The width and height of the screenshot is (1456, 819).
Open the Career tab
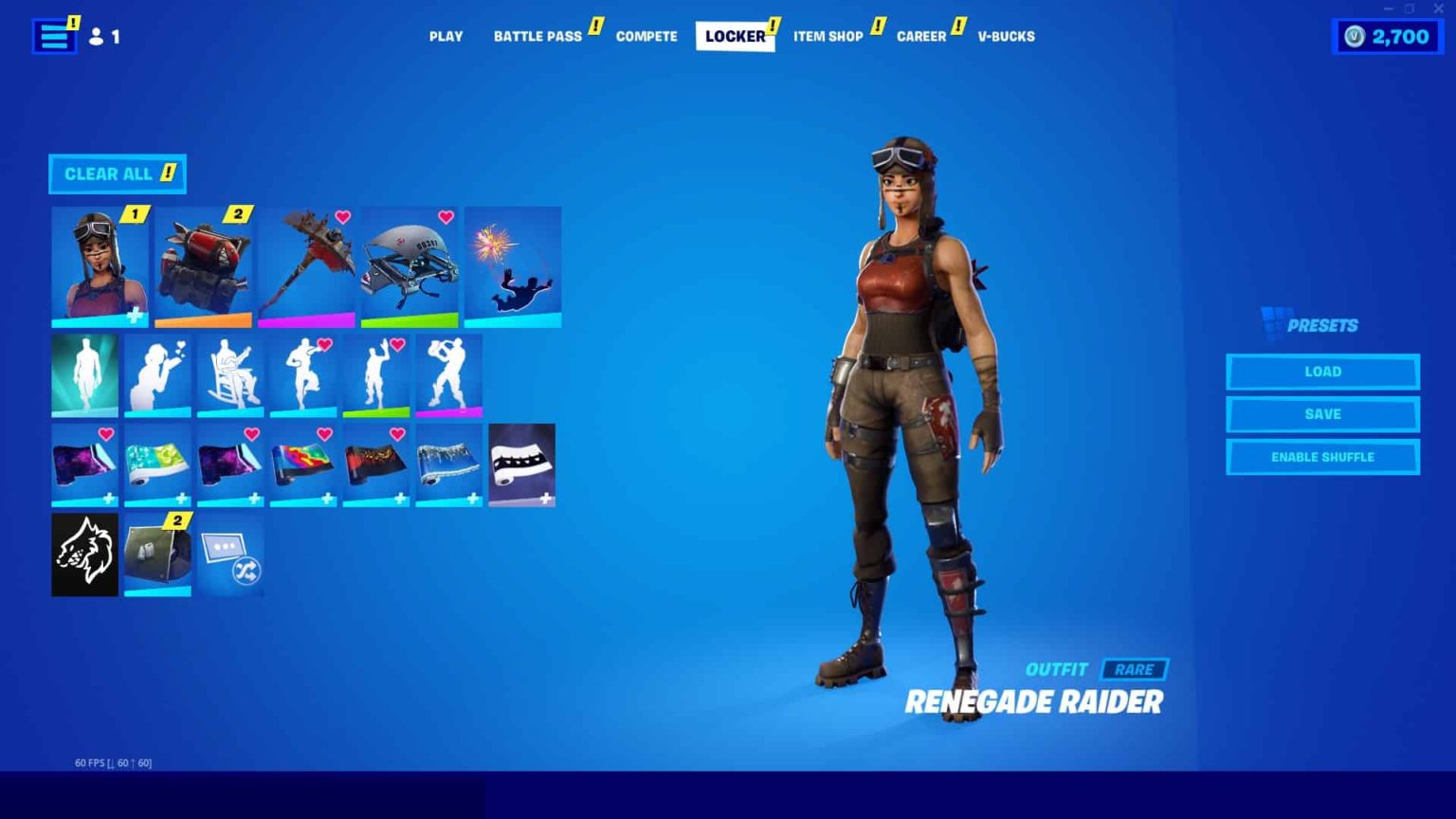[920, 36]
